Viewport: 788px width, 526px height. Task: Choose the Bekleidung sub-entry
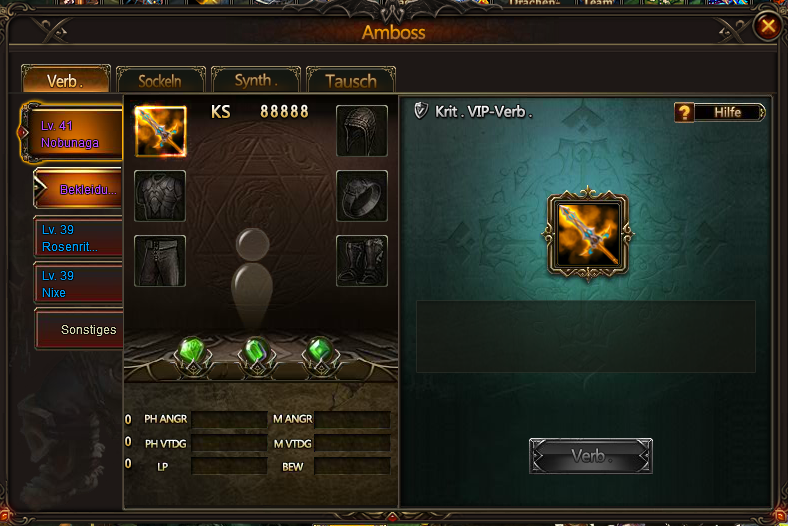click(x=80, y=189)
